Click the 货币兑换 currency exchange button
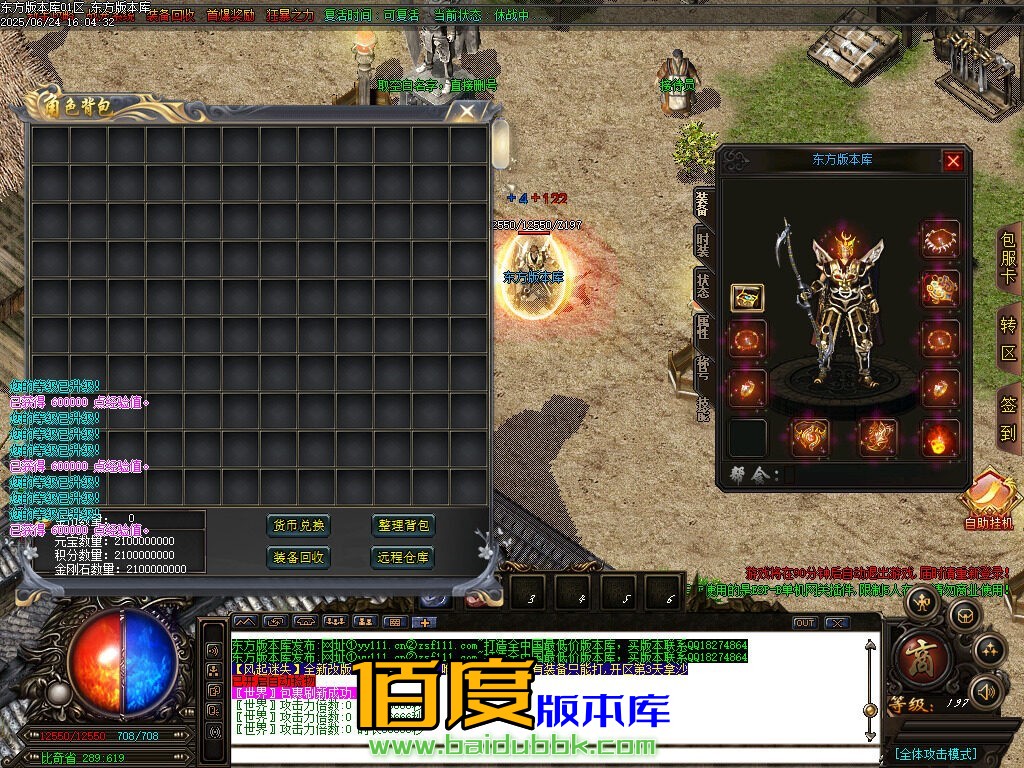1024x768 pixels. (x=298, y=526)
